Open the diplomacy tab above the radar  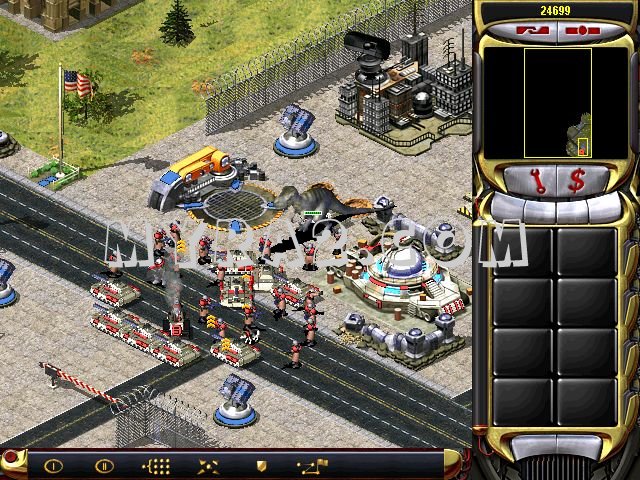(530, 31)
